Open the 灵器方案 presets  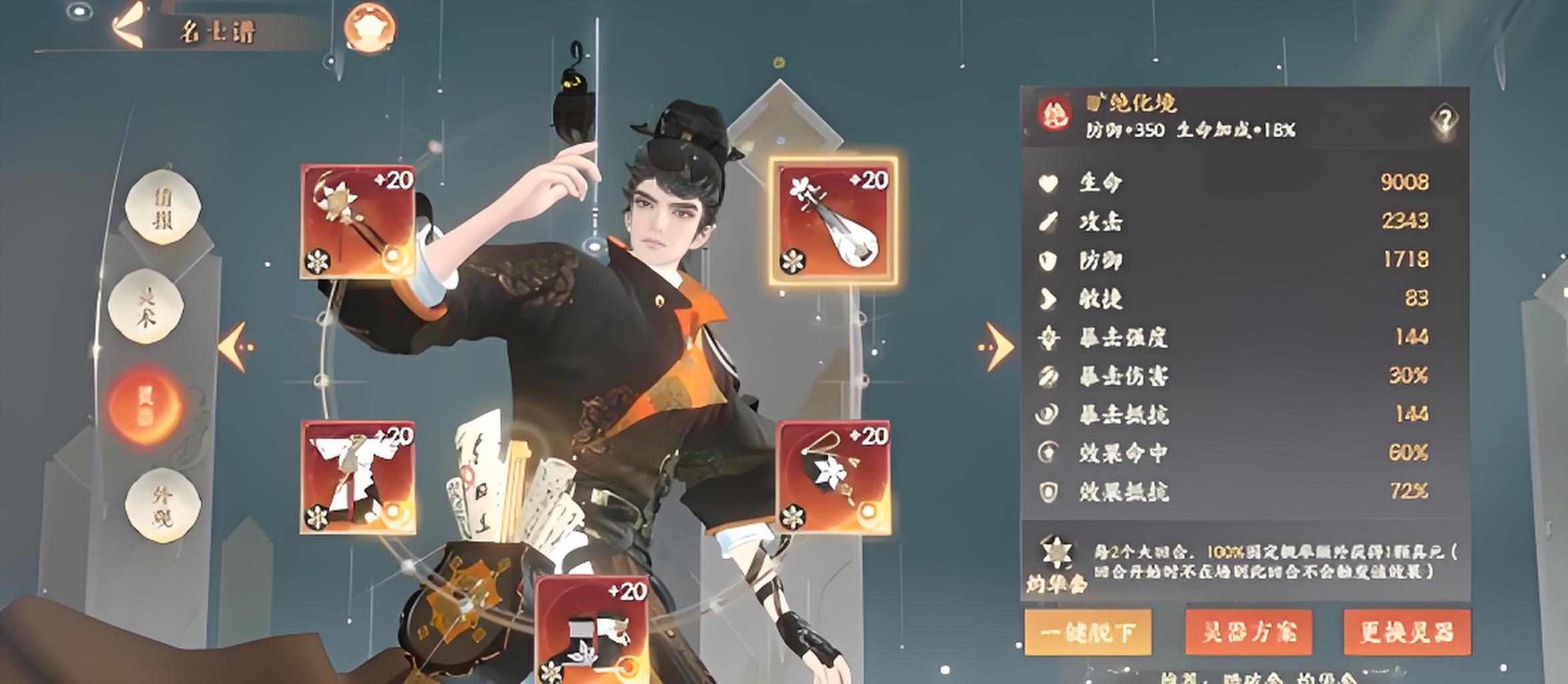pos(1249,632)
